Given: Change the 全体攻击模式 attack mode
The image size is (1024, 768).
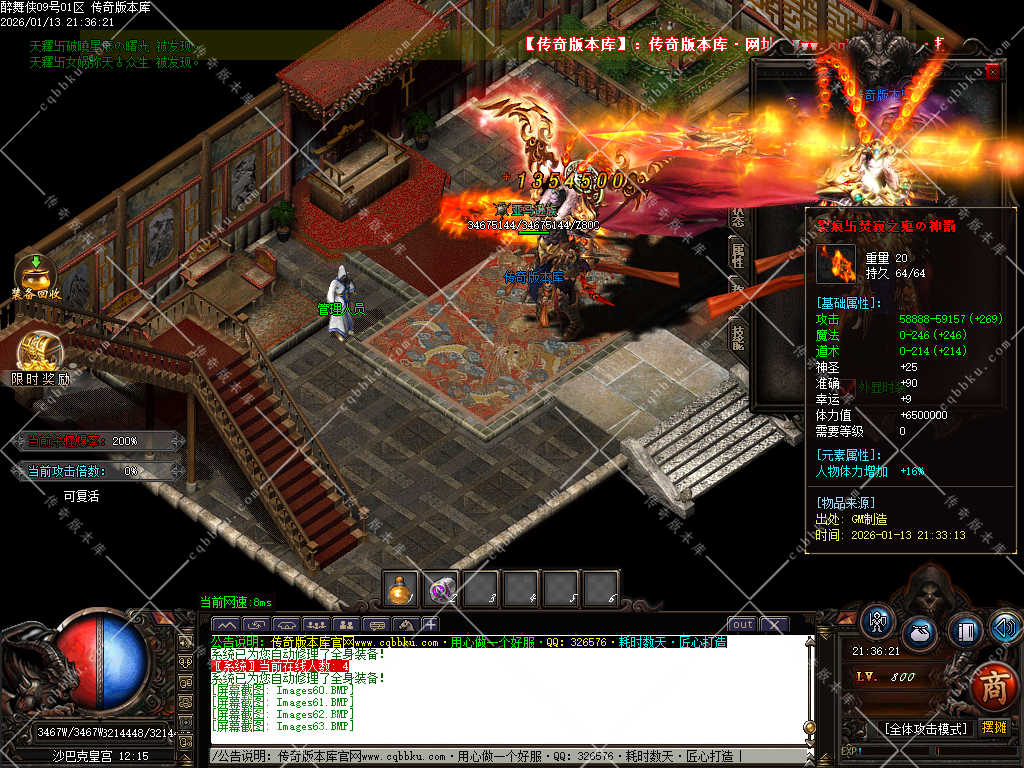Looking at the screenshot, I should (925, 728).
